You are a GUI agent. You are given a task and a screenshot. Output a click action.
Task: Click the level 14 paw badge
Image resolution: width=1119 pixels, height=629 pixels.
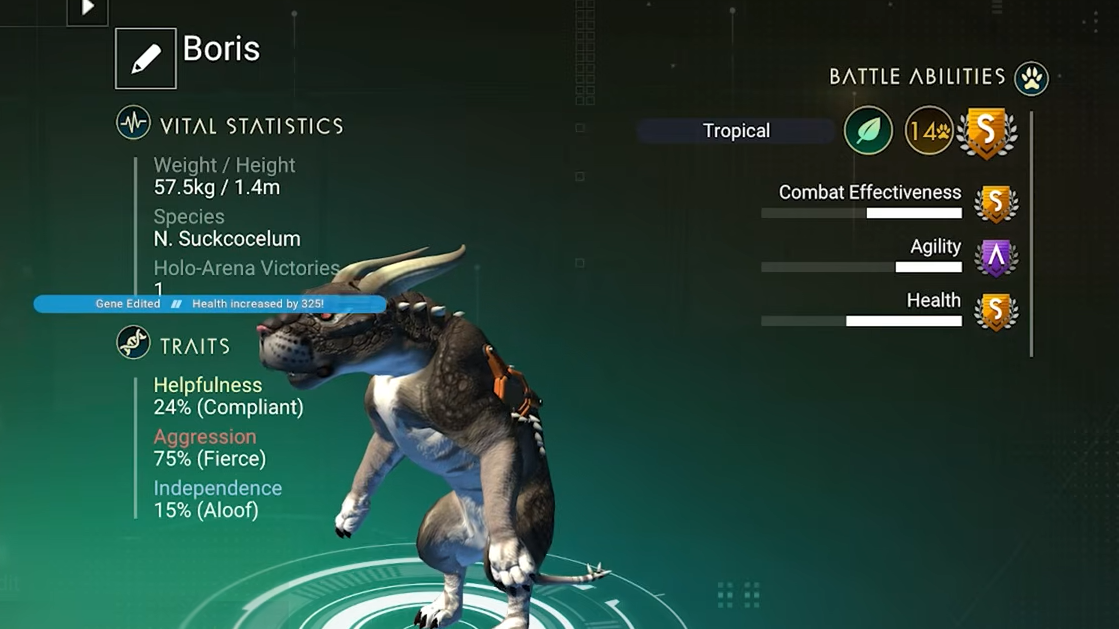point(929,131)
